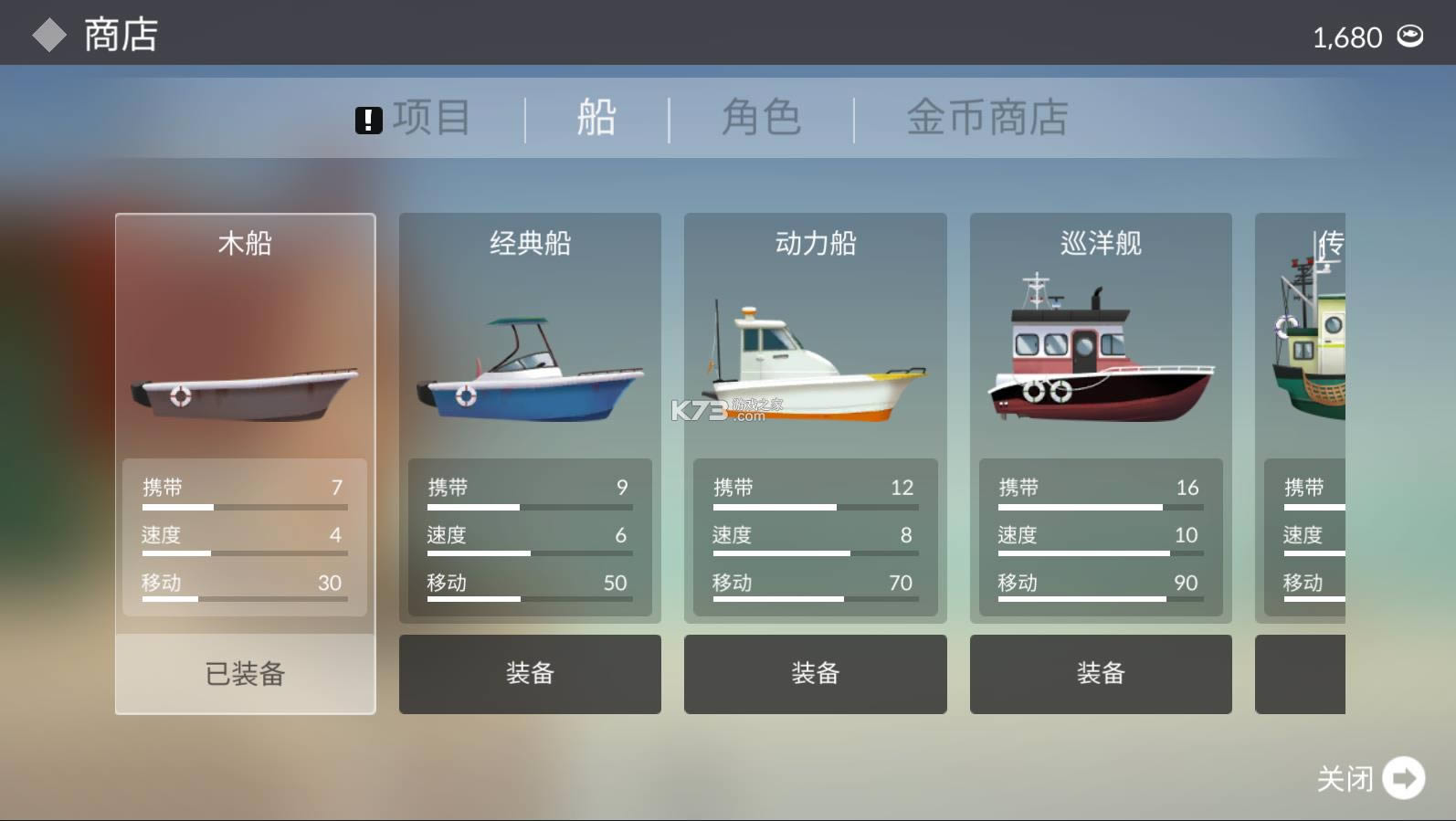Screen dimensions: 1456x821
Task: Open the 项目 tab
Action: pos(432,117)
